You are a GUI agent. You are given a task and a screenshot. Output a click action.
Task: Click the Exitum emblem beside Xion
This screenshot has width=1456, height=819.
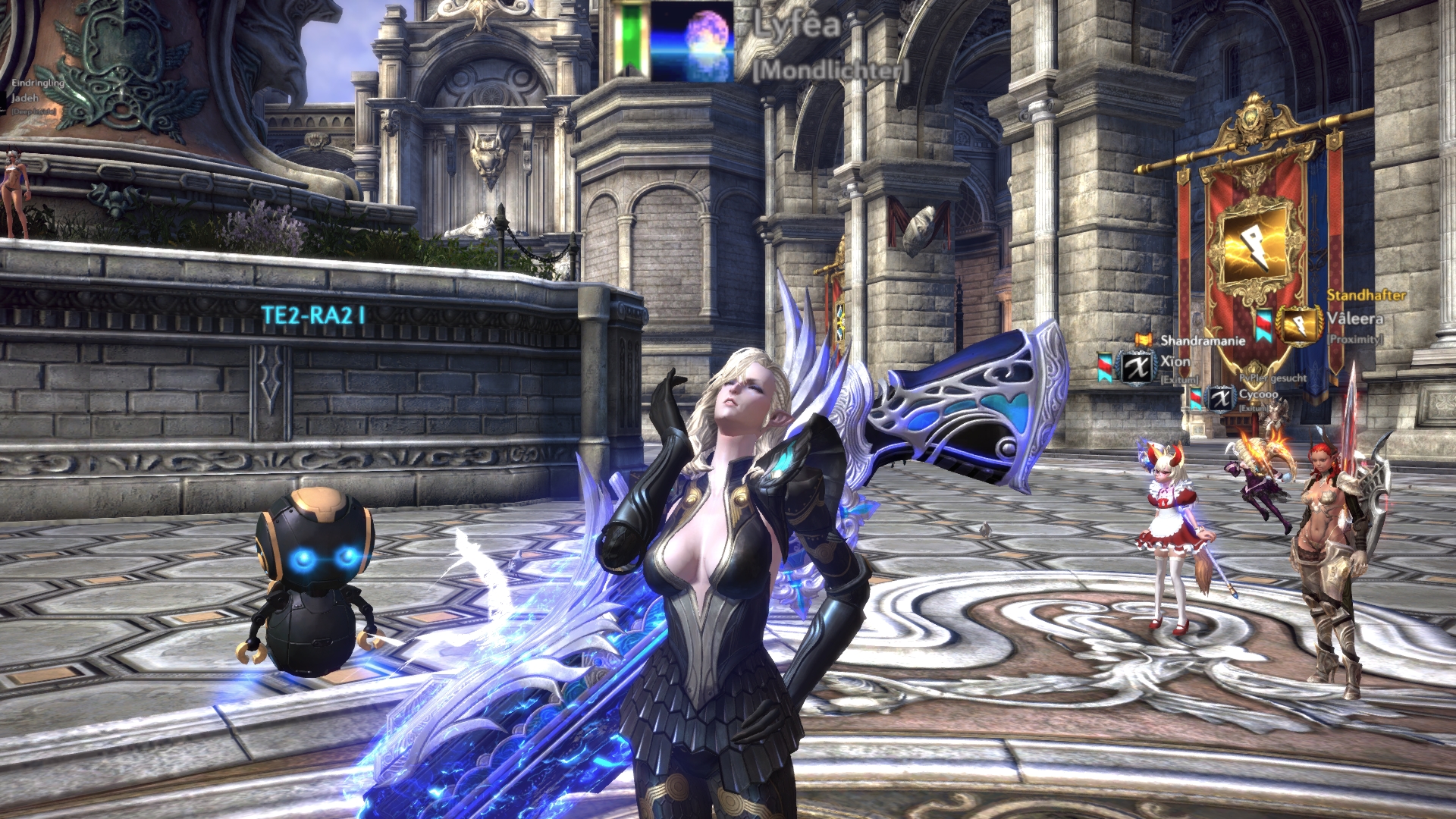[x=1136, y=368]
